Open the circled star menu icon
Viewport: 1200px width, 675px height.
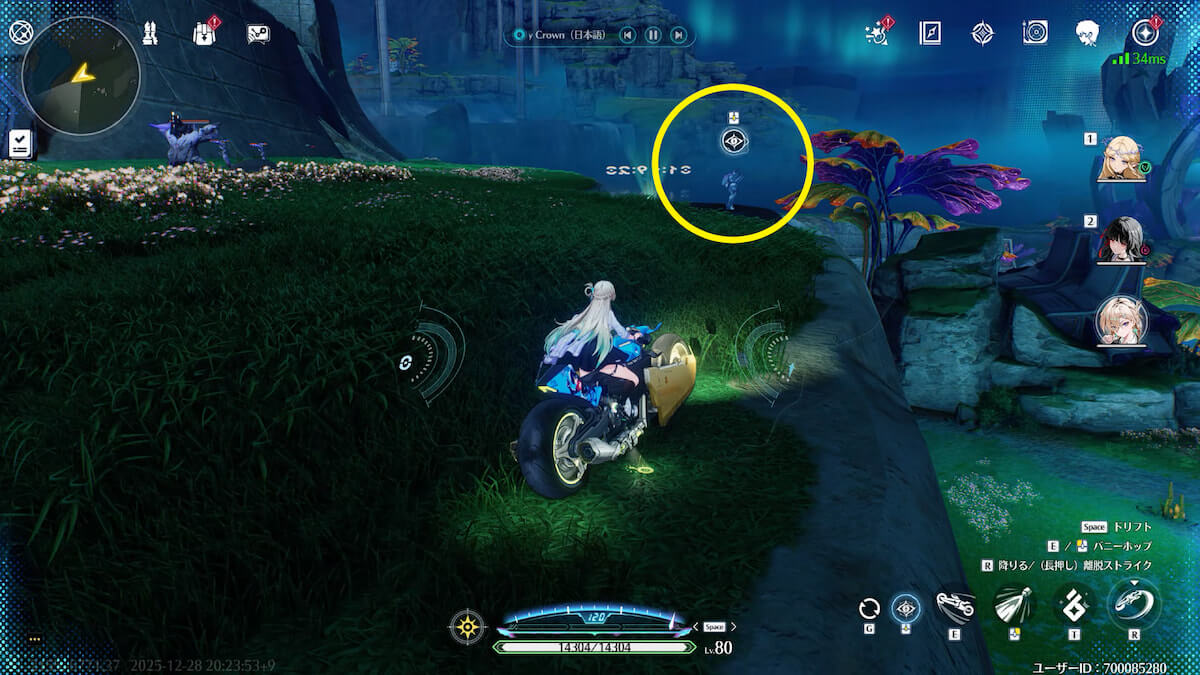tap(1143, 33)
